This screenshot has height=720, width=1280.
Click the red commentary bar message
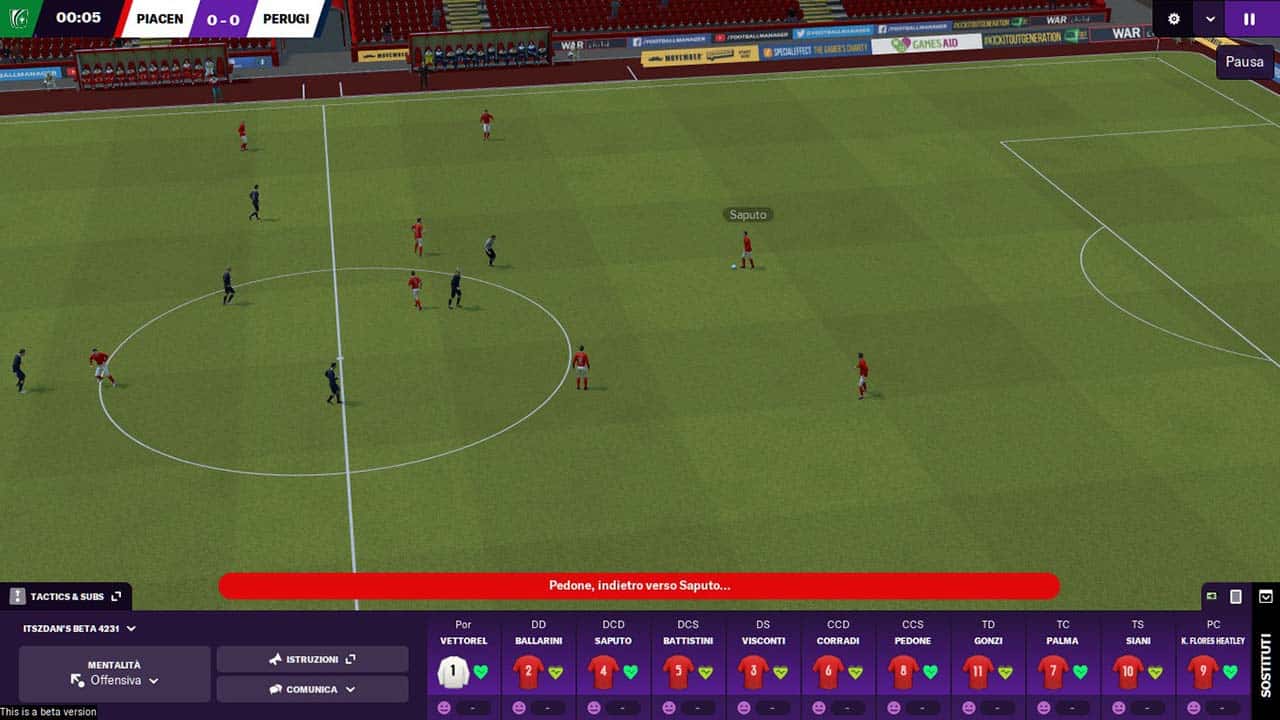click(638, 586)
